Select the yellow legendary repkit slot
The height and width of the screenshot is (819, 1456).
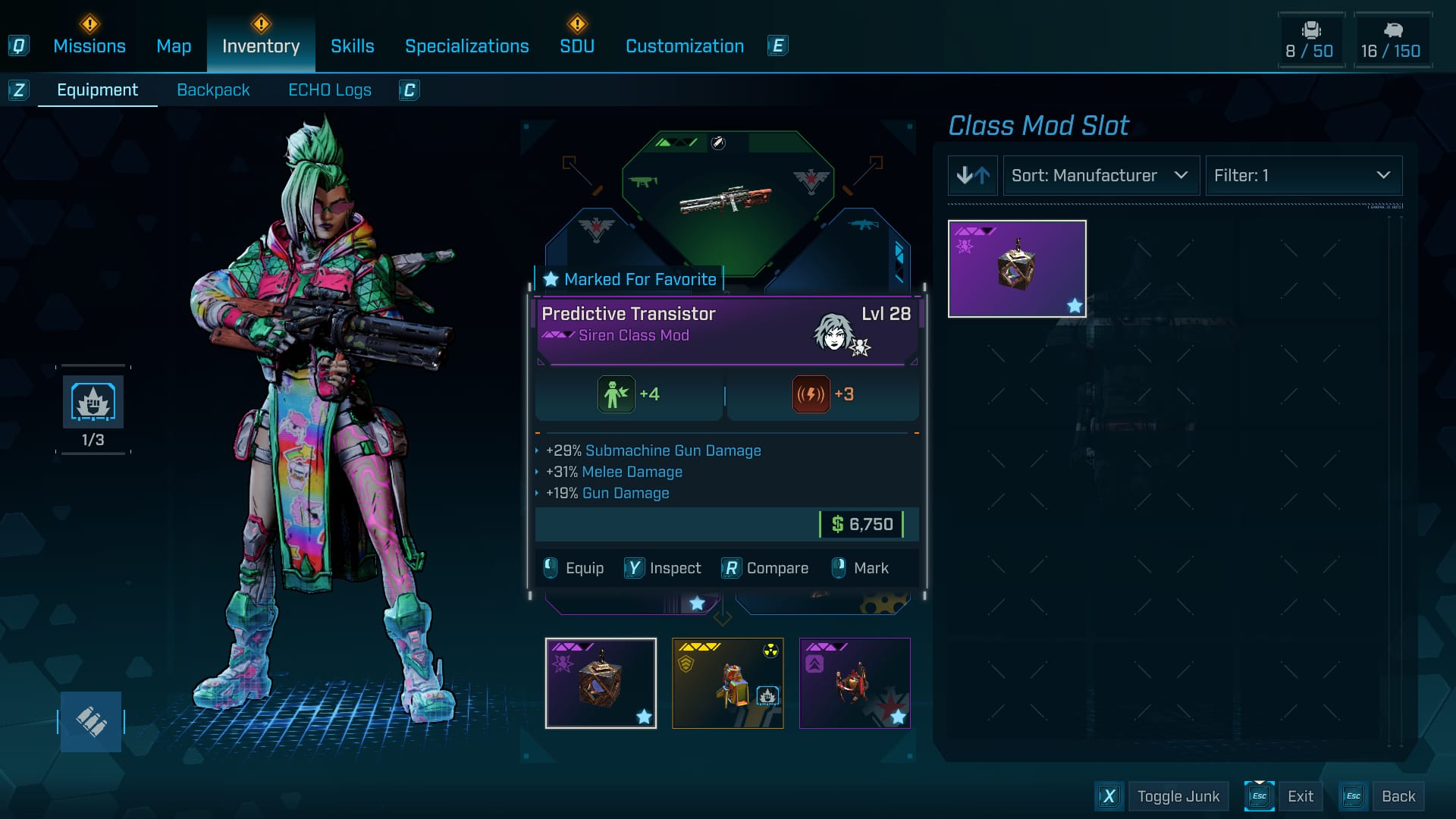[x=727, y=682]
